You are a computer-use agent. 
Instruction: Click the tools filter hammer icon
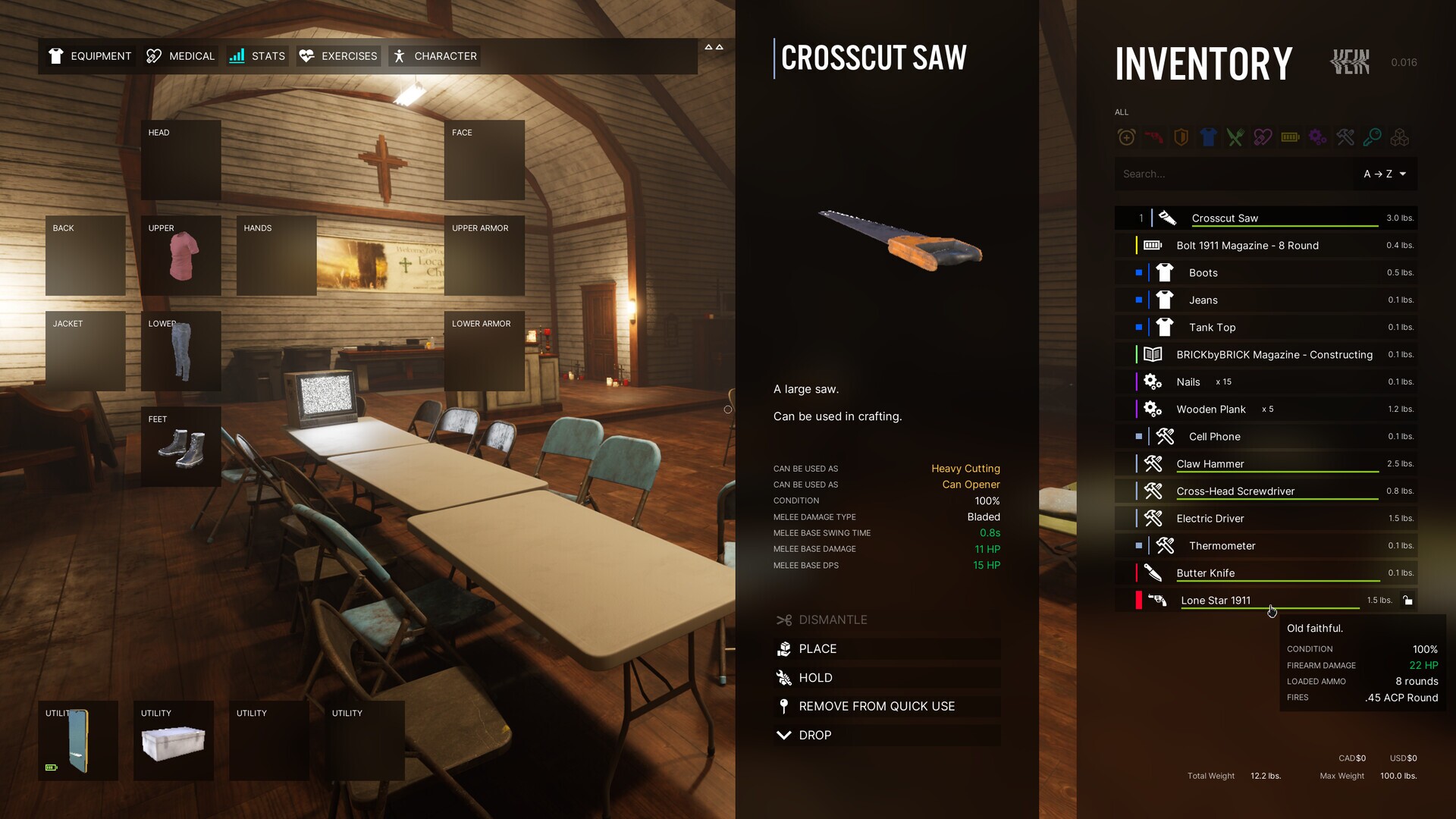click(1345, 137)
